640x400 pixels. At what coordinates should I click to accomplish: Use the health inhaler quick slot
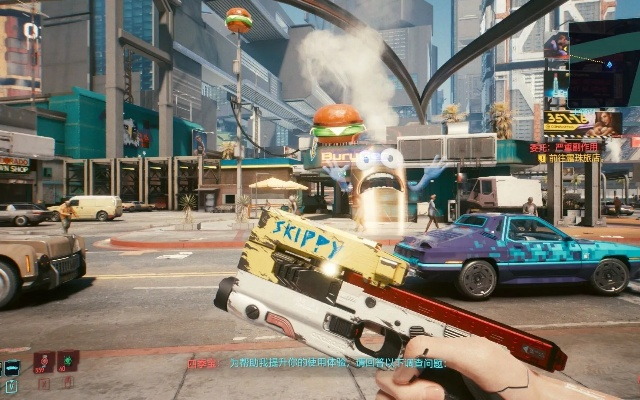pos(44,361)
